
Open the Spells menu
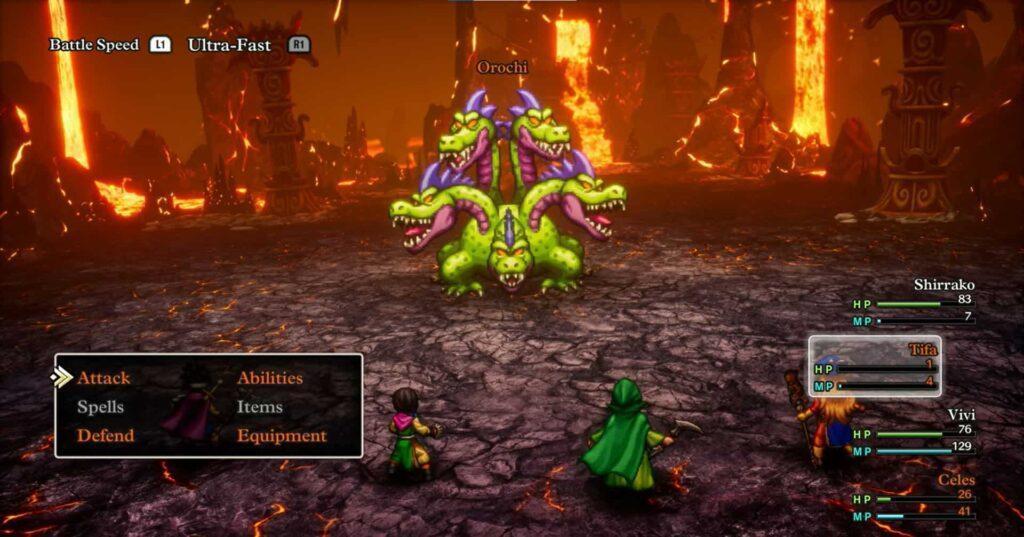pos(100,407)
